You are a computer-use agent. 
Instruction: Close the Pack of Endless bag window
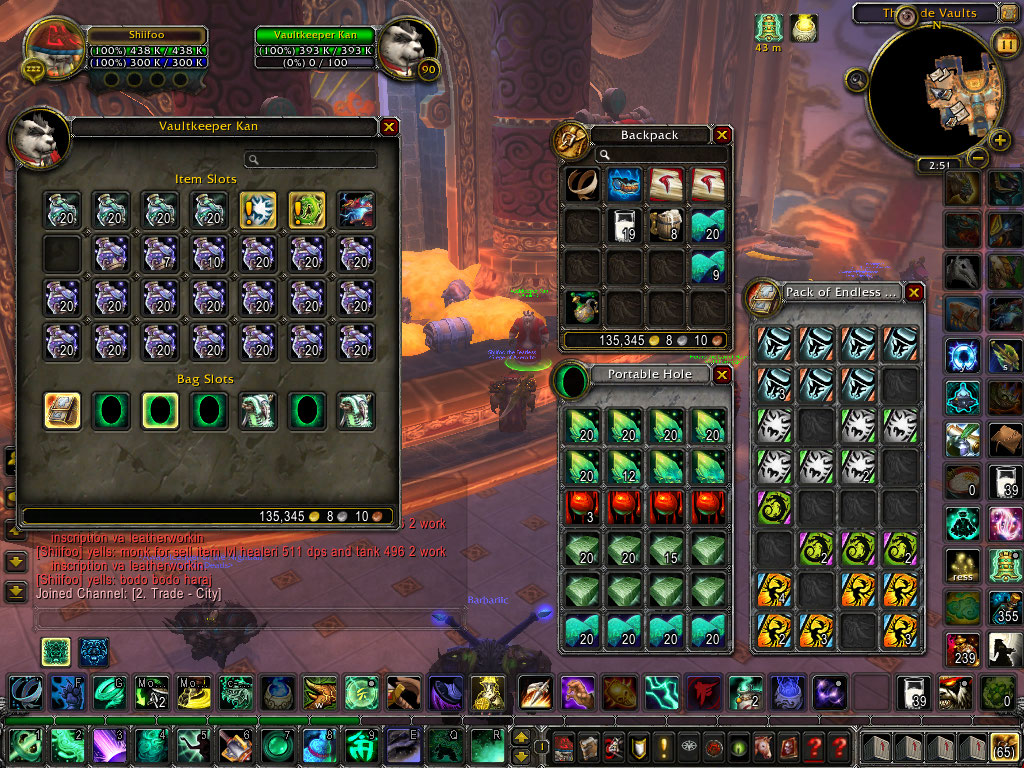coord(914,293)
